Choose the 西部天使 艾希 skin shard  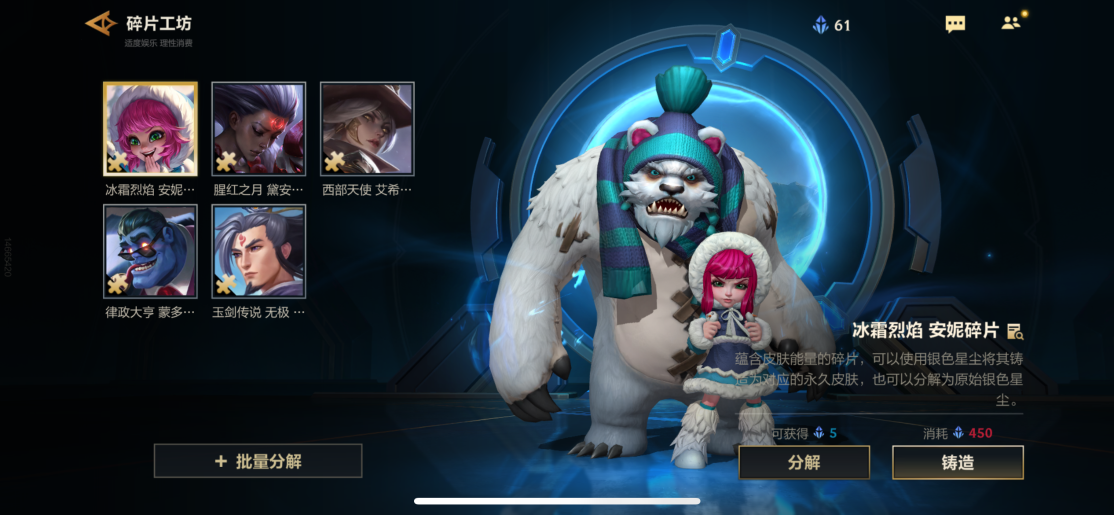pyautogui.click(x=366, y=129)
